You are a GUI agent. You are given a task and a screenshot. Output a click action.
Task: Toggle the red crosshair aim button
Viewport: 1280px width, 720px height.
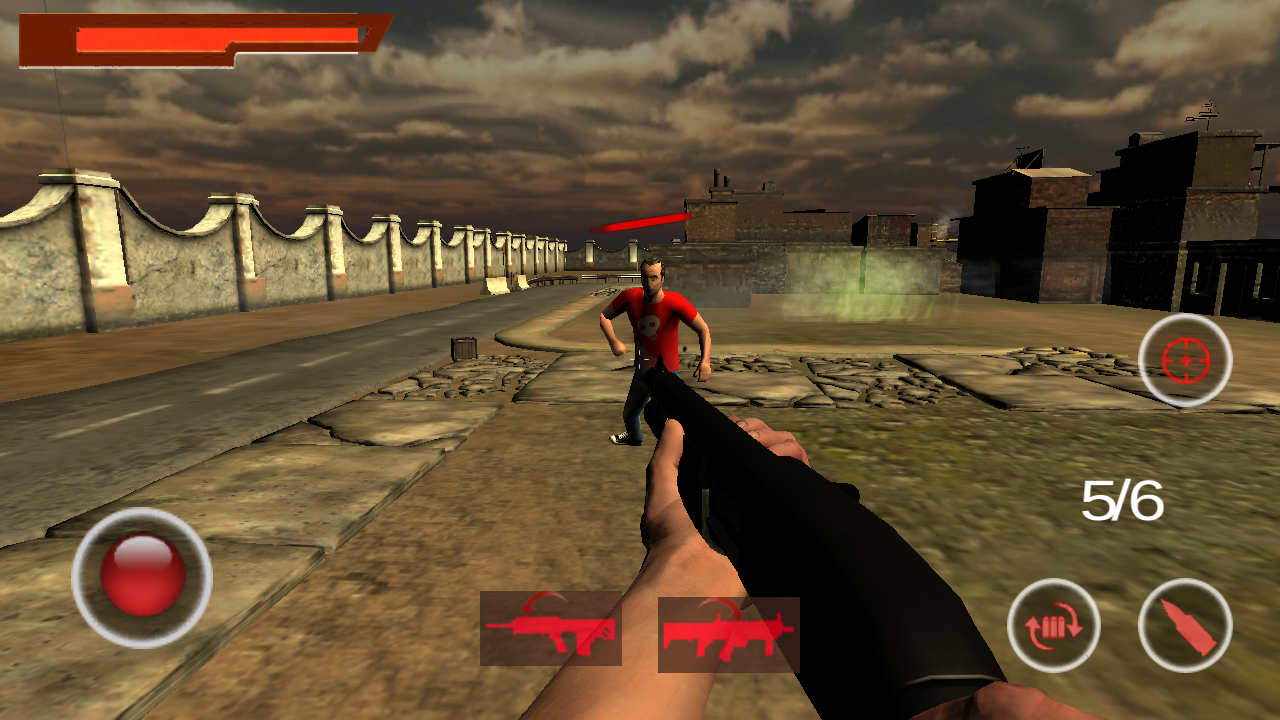pyautogui.click(x=1185, y=360)
